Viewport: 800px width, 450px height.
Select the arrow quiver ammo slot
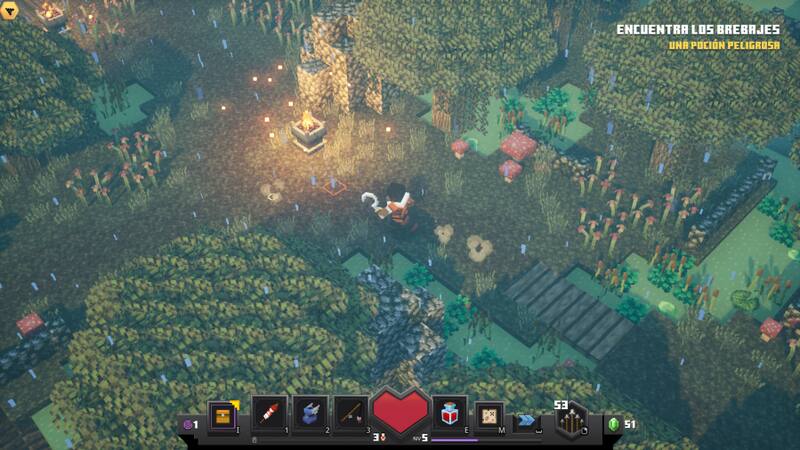click(572, 417)
